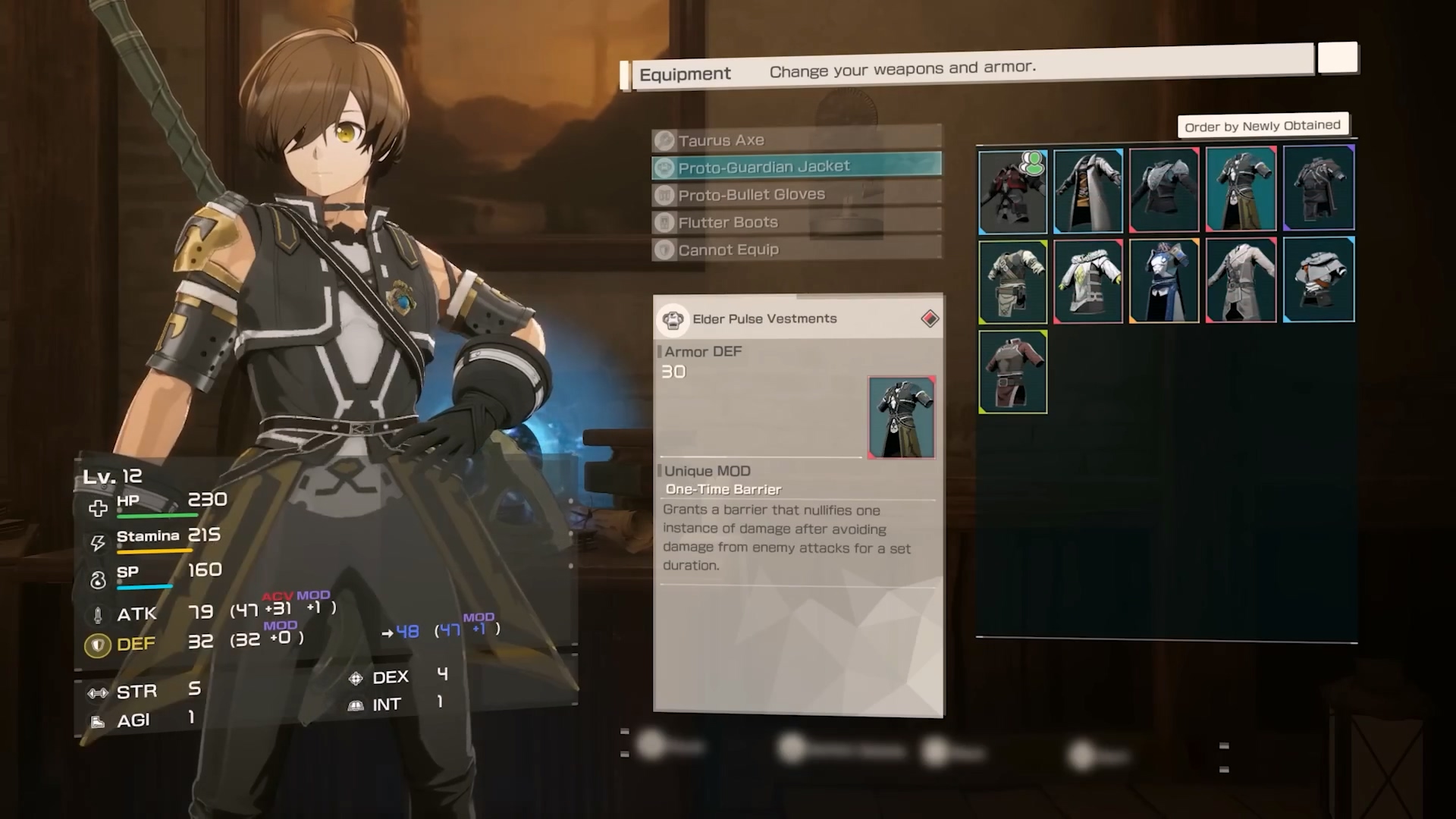
Task: Select the blue and white knight armor
Action: (1164, 281)
